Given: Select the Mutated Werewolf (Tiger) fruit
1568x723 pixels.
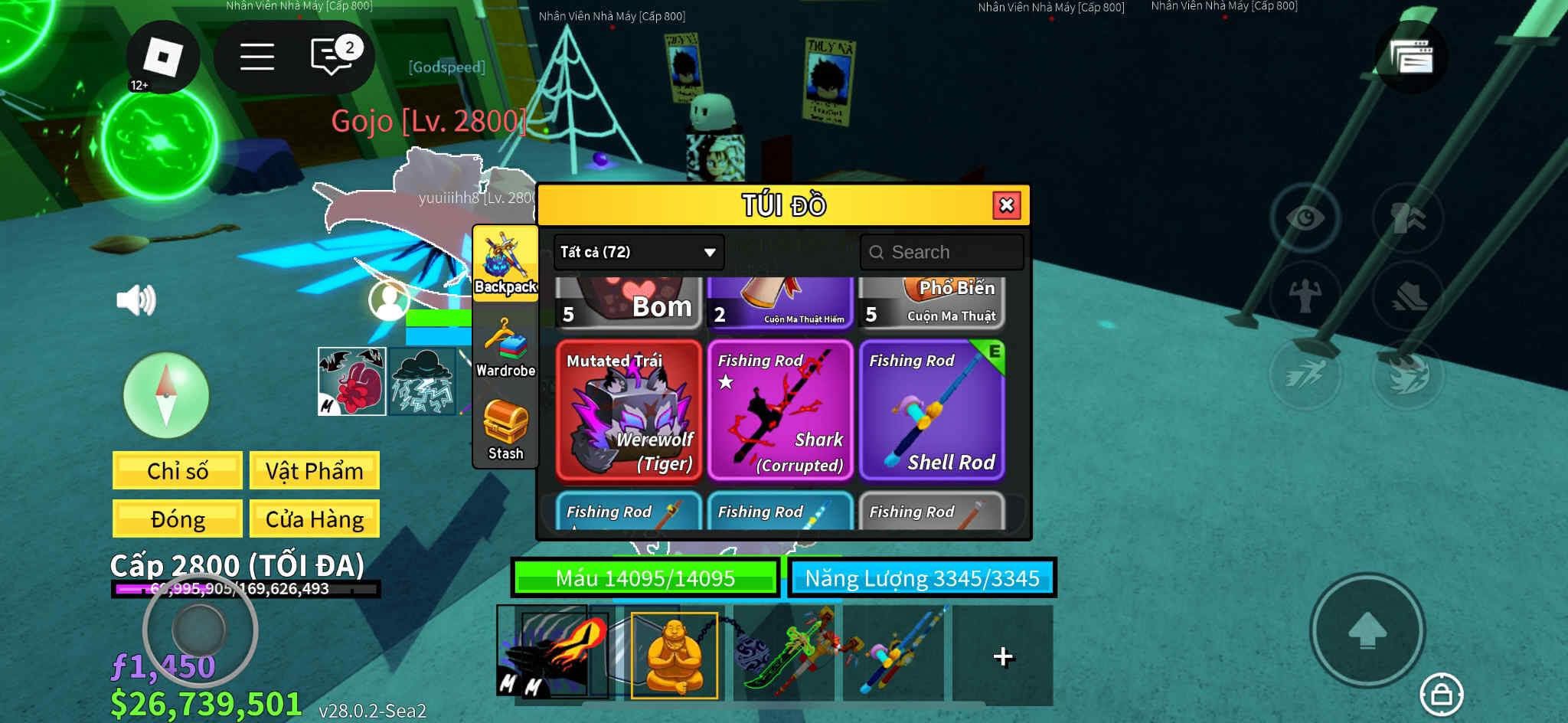Looking at the screenshot, I should click(x=629, y=411).
